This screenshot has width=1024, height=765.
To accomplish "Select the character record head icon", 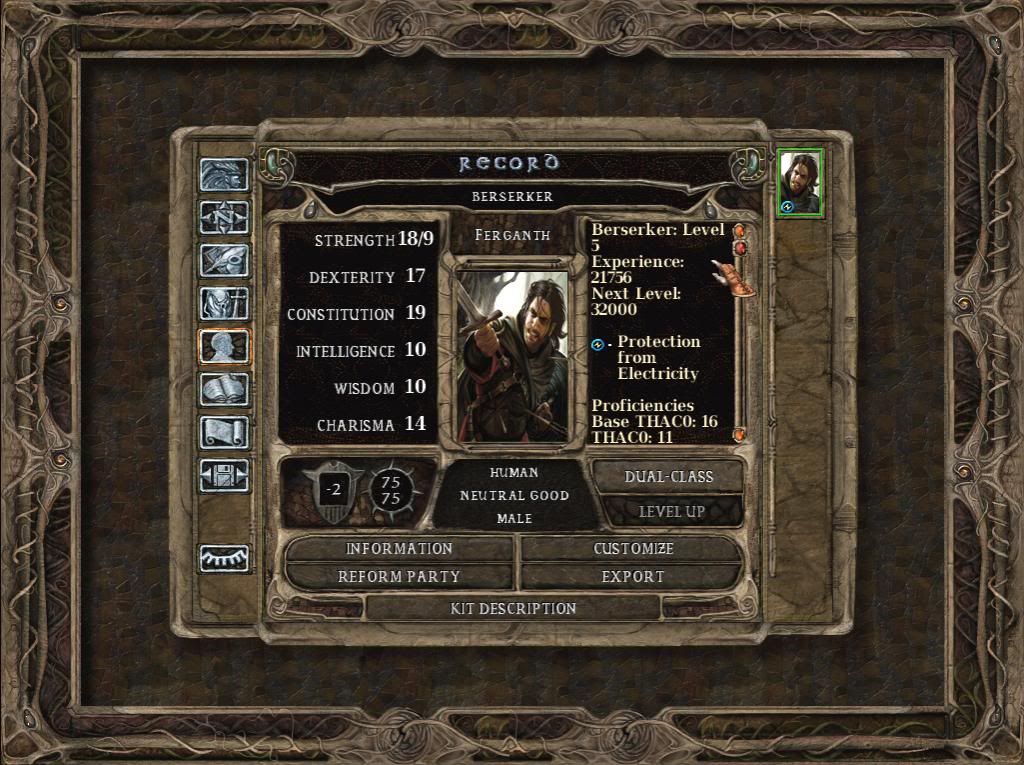I will pyautogui.click(x=224, y=346).
